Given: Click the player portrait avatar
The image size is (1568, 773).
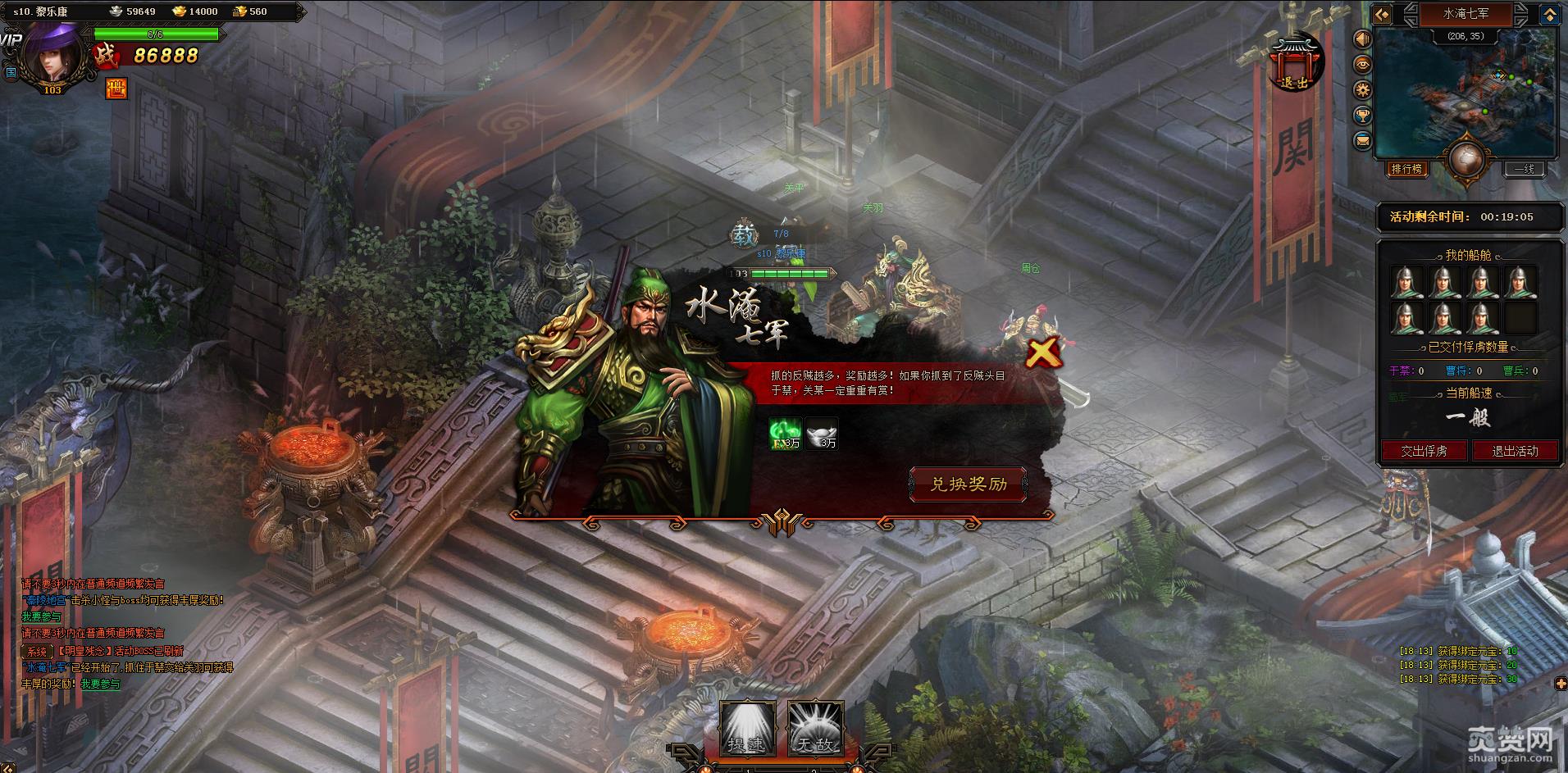Looking at the screenshot, I should (52, 52).
